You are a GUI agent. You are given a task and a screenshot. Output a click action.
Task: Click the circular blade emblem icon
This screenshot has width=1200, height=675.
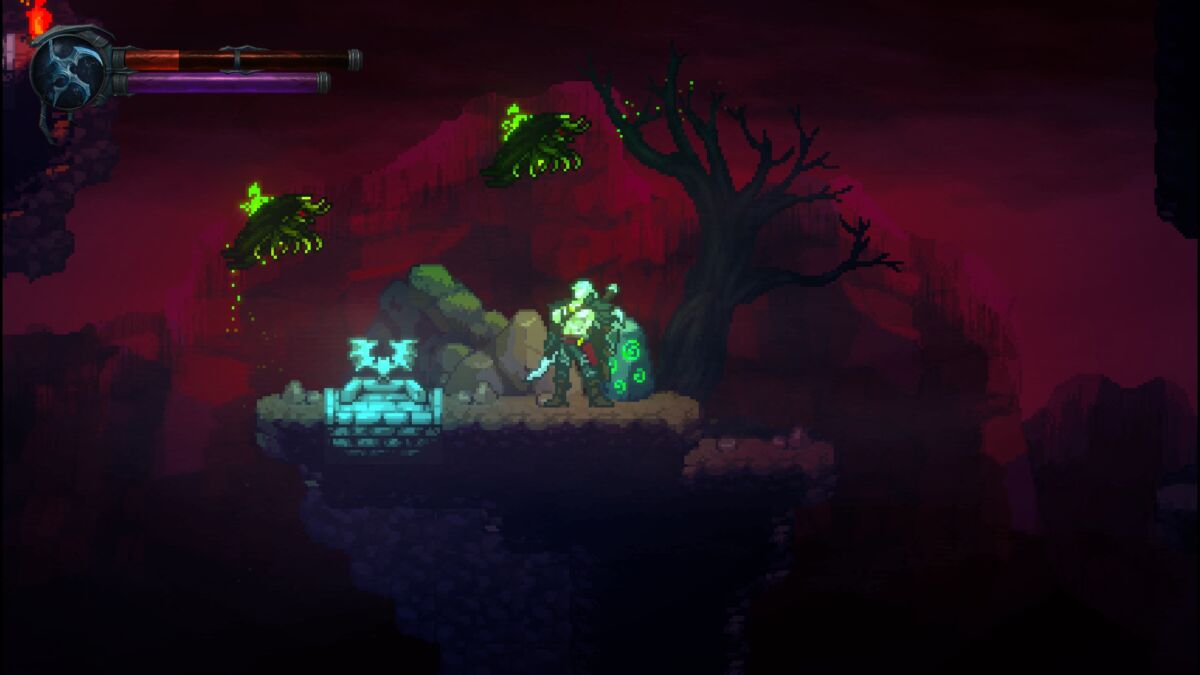[x=68, y=70]
